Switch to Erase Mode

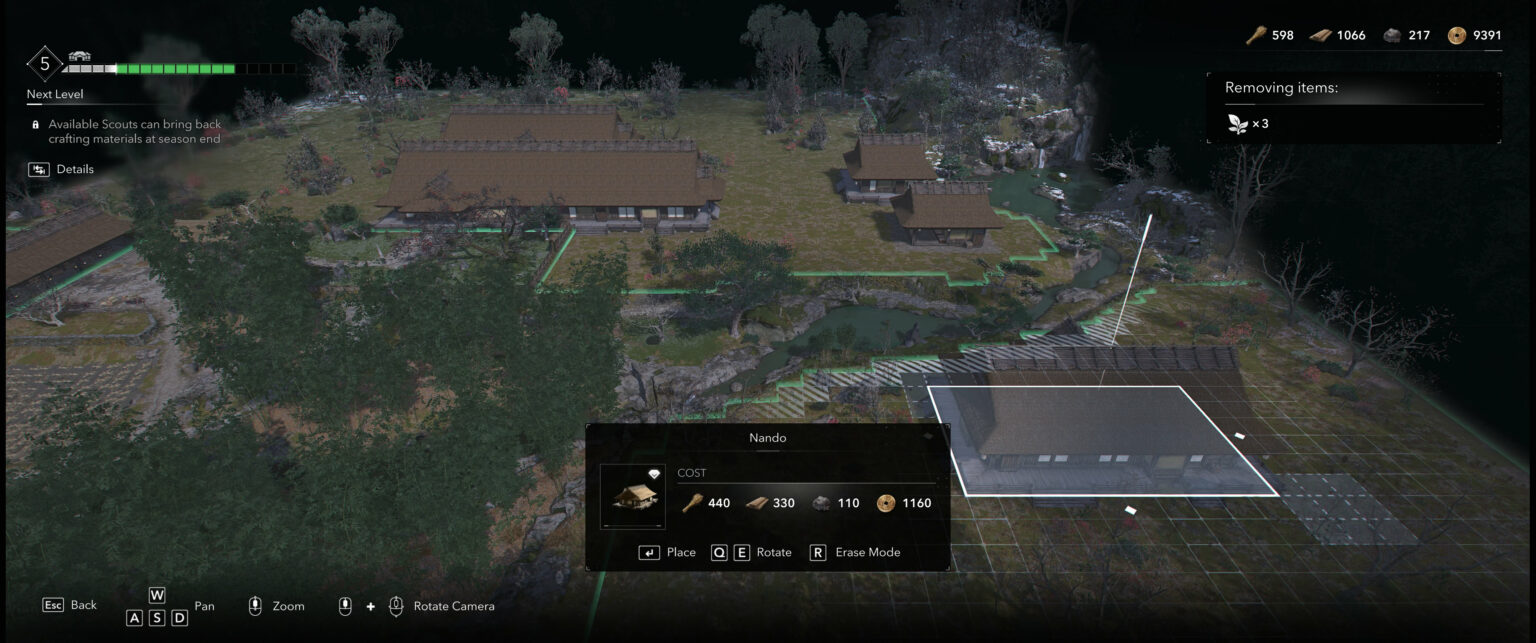tap(855, 552)
